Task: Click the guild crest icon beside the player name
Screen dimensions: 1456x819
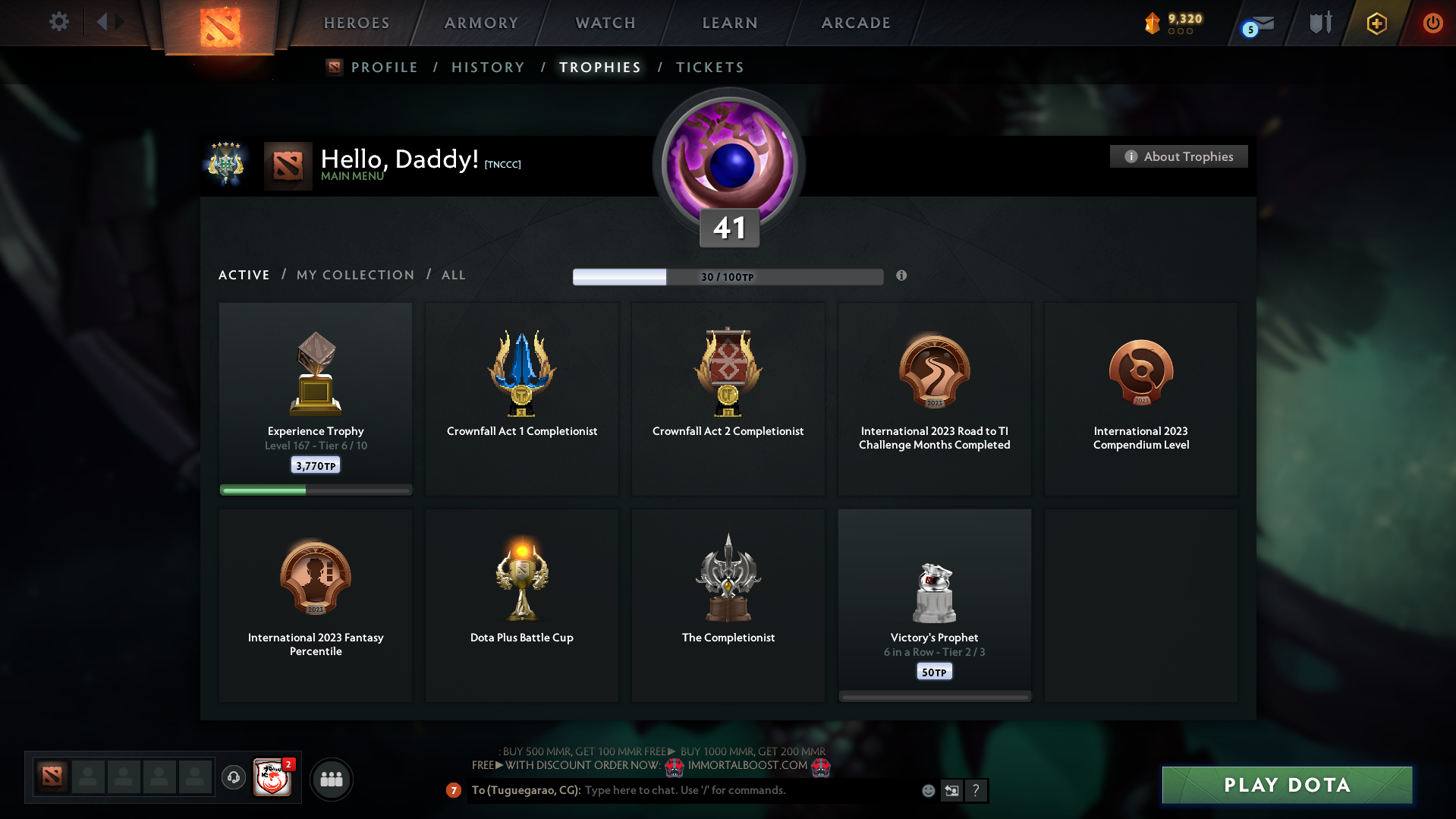Action: 225,165
